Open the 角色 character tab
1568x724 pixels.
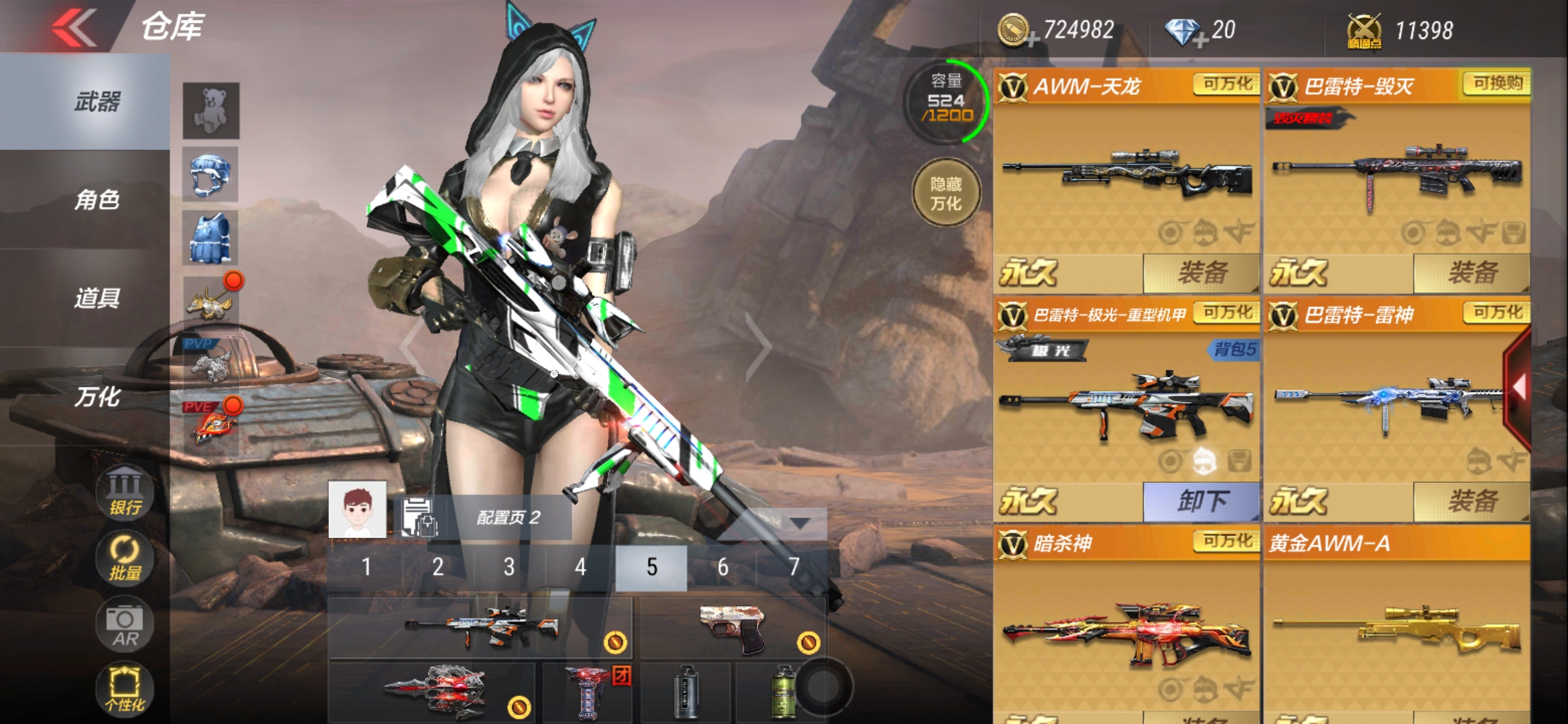[x=97, y=200]
